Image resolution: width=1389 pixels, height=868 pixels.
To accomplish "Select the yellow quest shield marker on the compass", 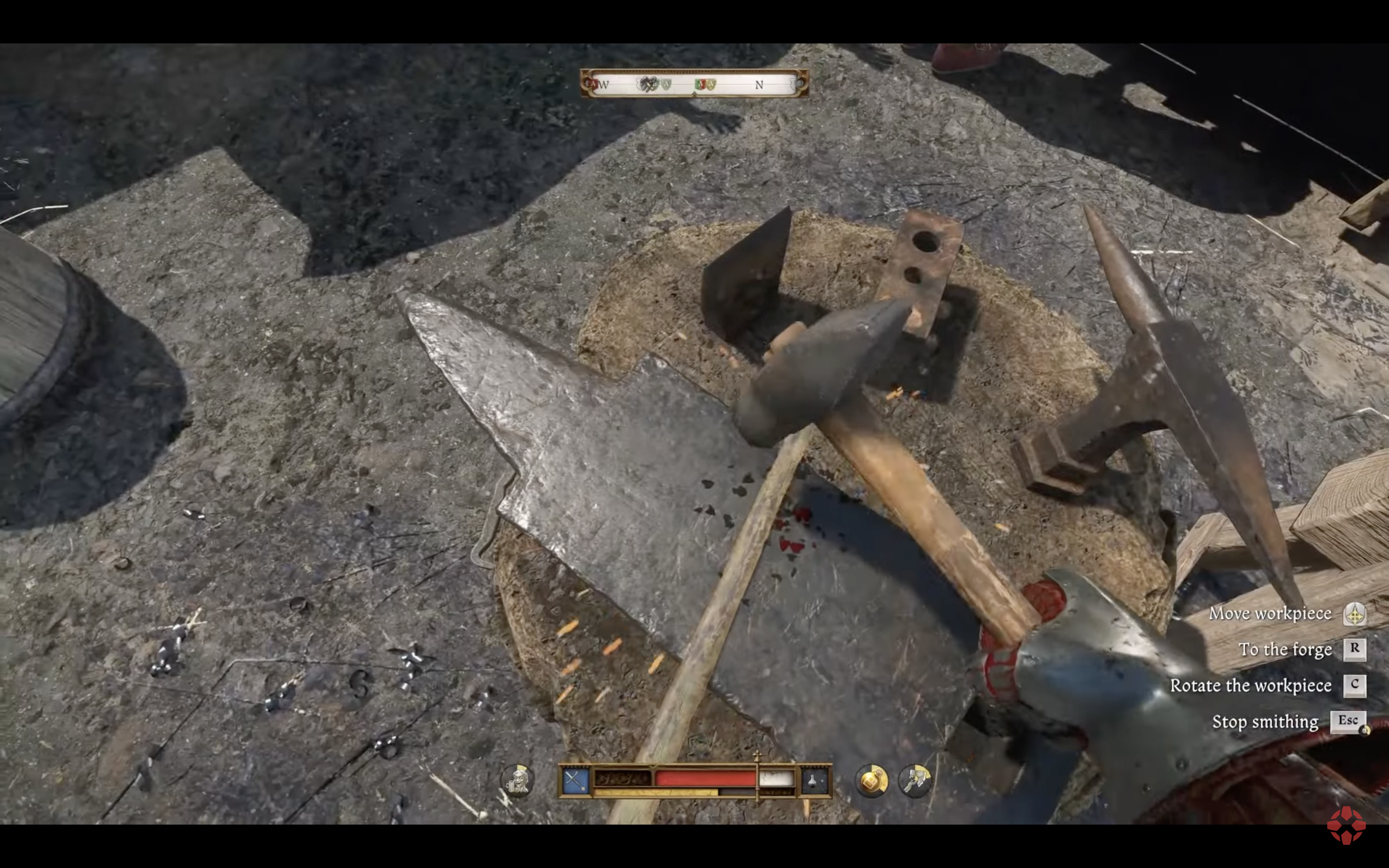I will point(712,84).
